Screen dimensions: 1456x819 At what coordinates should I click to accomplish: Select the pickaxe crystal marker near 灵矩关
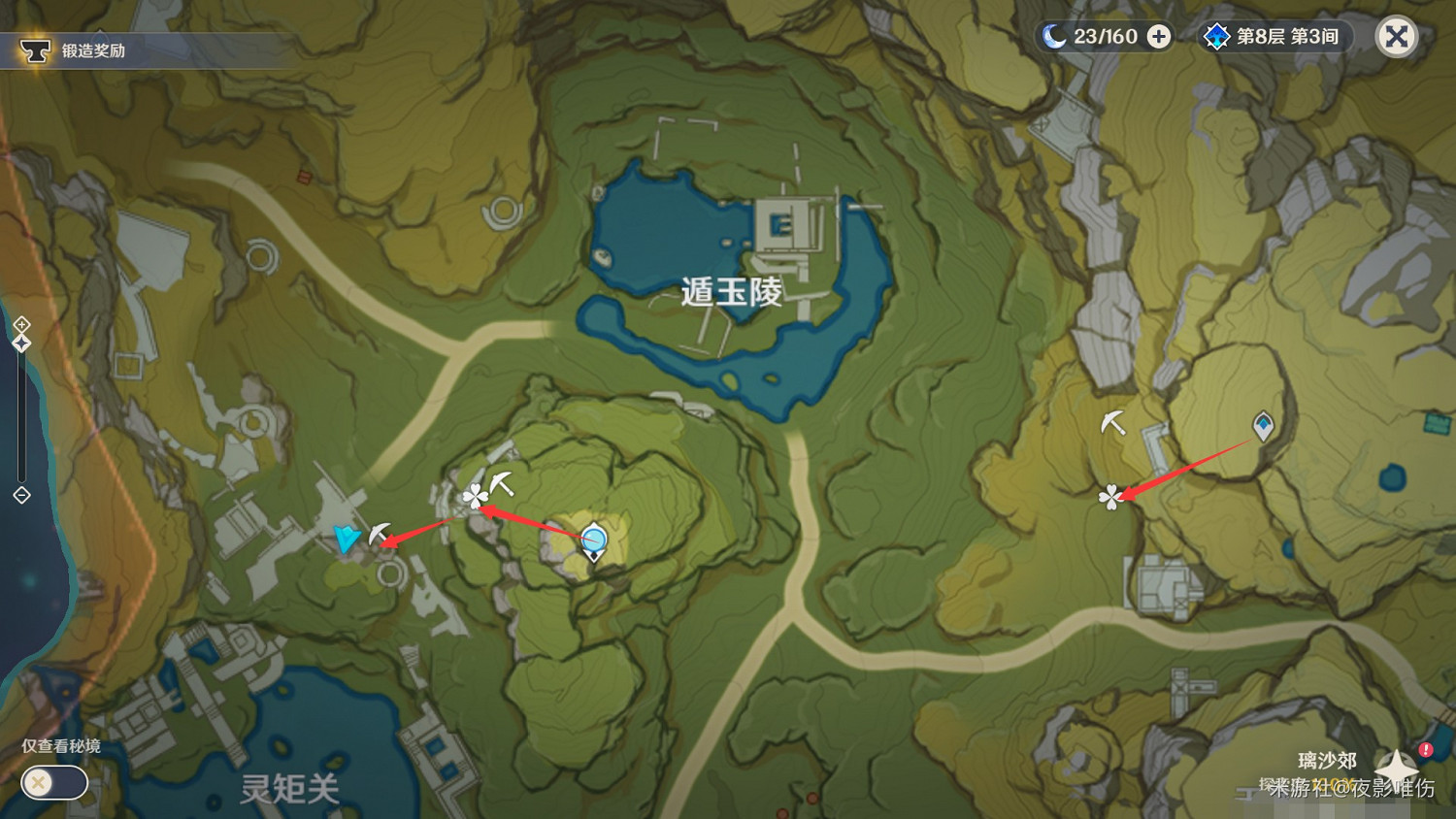(377, 532)
